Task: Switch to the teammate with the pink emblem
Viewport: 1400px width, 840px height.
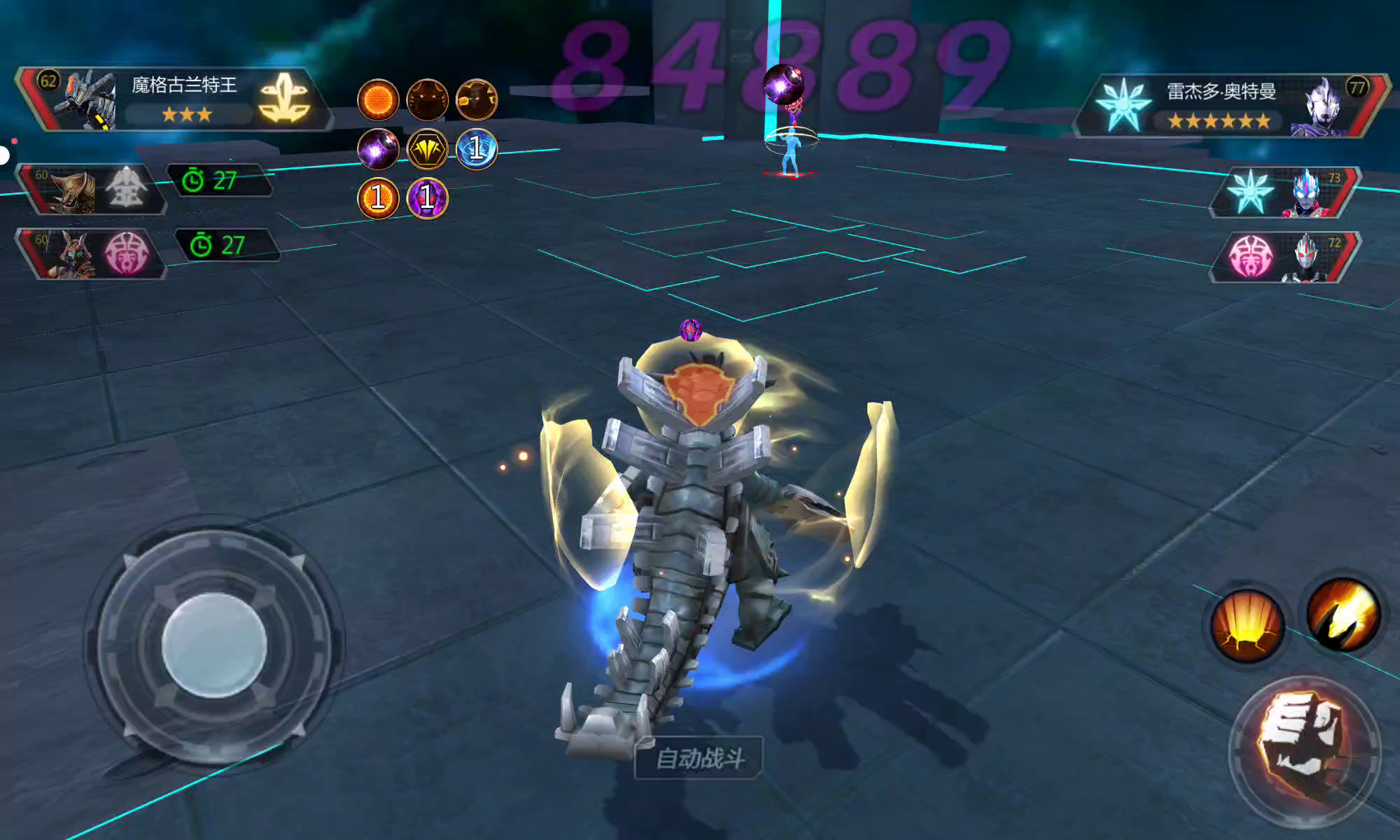Action: click(91, 253)
